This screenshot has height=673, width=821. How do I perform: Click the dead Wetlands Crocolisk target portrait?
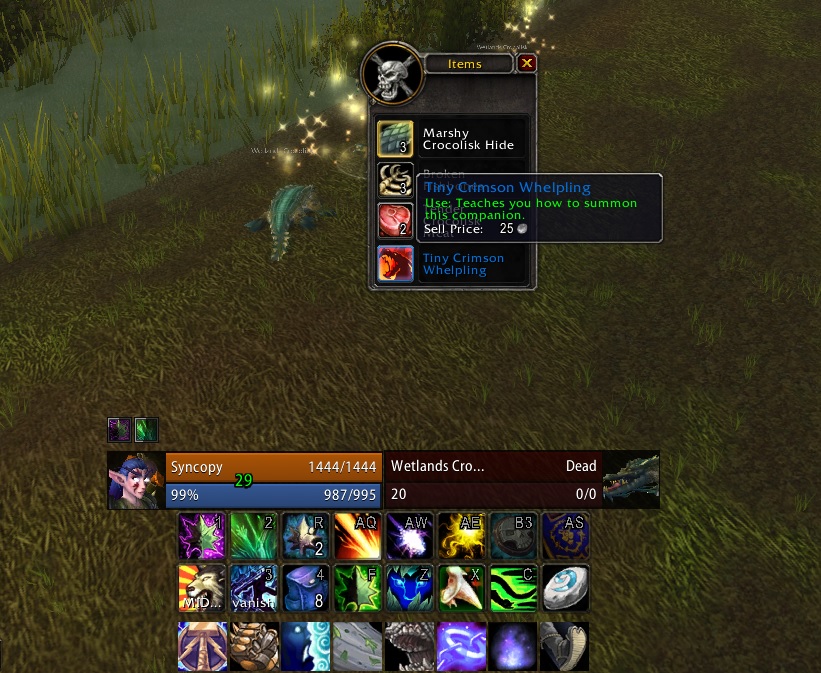pos(631,480)
